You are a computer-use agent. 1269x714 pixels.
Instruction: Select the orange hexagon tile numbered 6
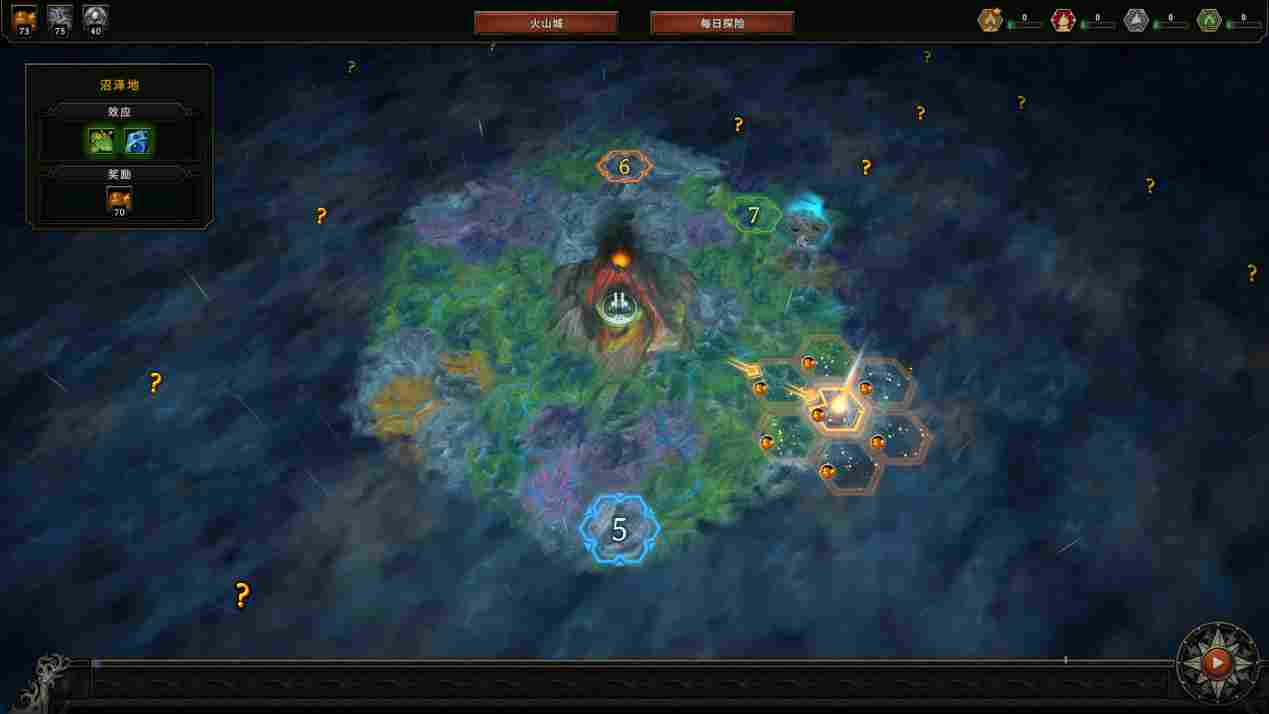click(x=624, y=167)
